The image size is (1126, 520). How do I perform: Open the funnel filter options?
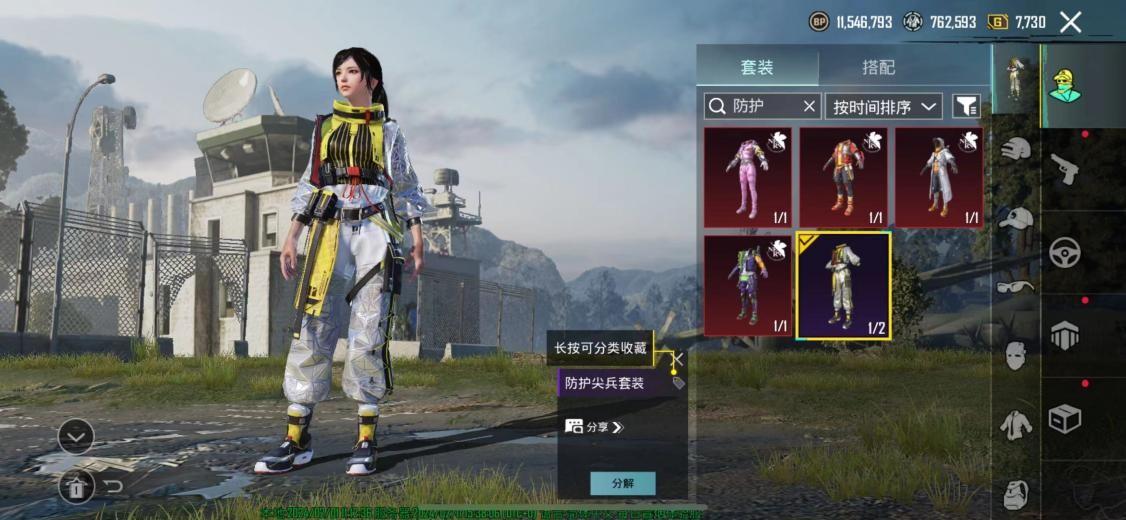point(966,106)
